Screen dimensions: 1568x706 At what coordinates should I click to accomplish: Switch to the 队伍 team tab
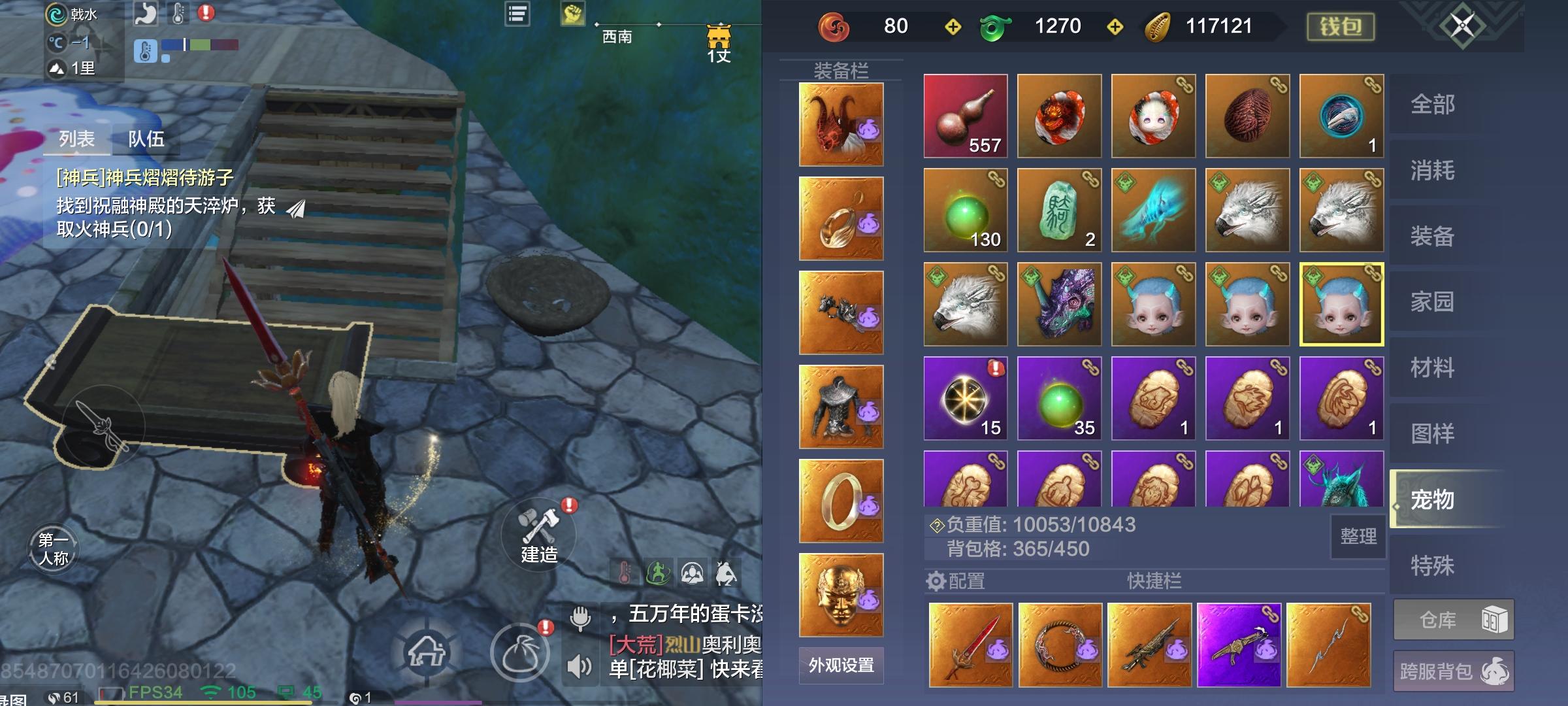pos(146,138)
